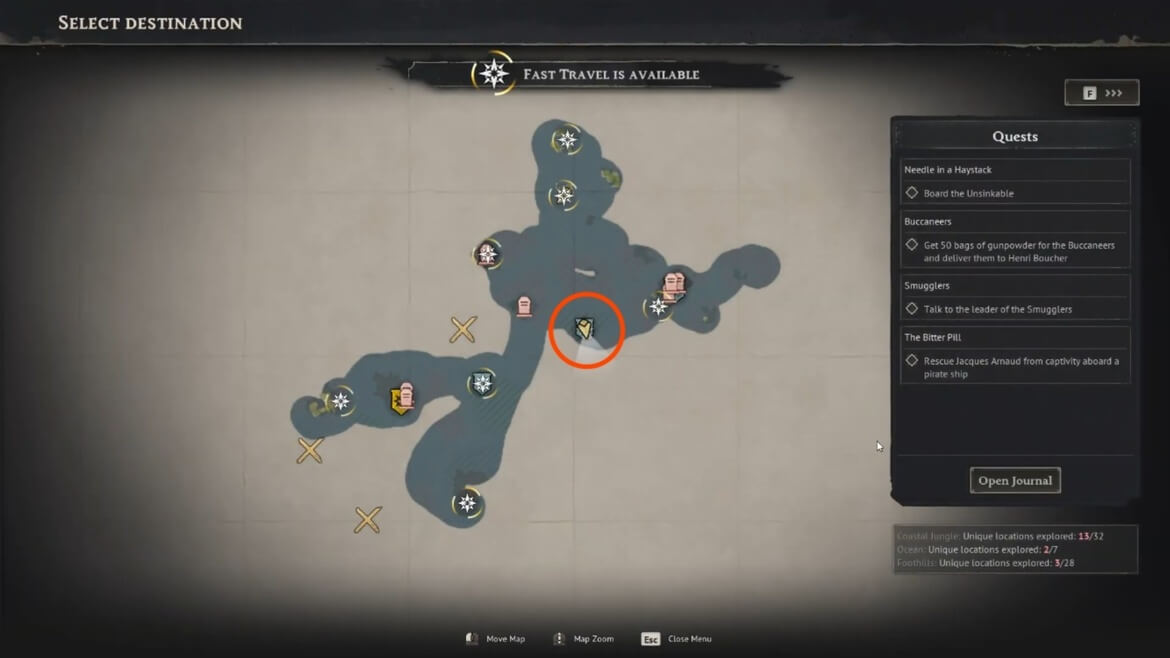The width and height of the screenshot is (1170, 658).
Task: Open the Journal from the quest panel
Action: [x=1014, y=481]
